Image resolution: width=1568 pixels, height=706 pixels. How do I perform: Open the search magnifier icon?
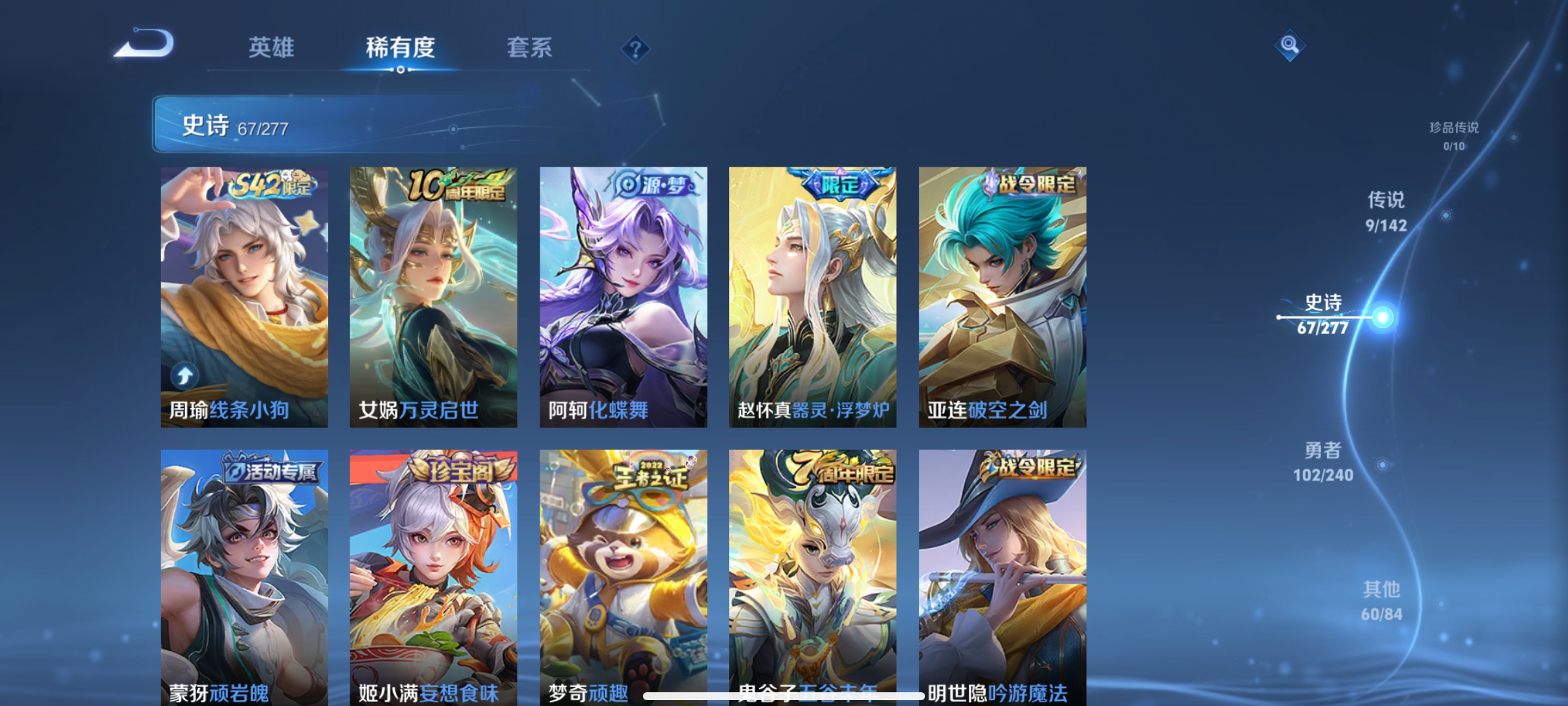click(x=1290, y=46)
